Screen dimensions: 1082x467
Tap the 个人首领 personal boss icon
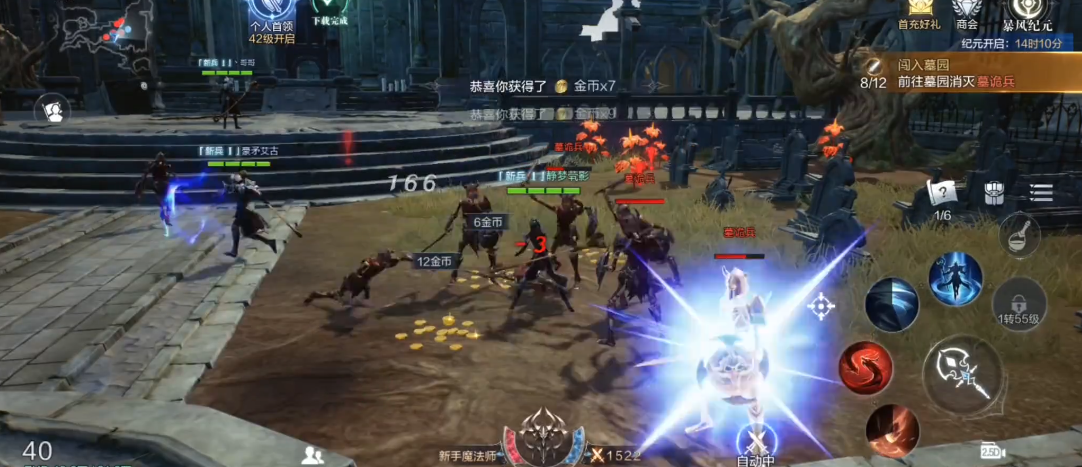[271, 20]
